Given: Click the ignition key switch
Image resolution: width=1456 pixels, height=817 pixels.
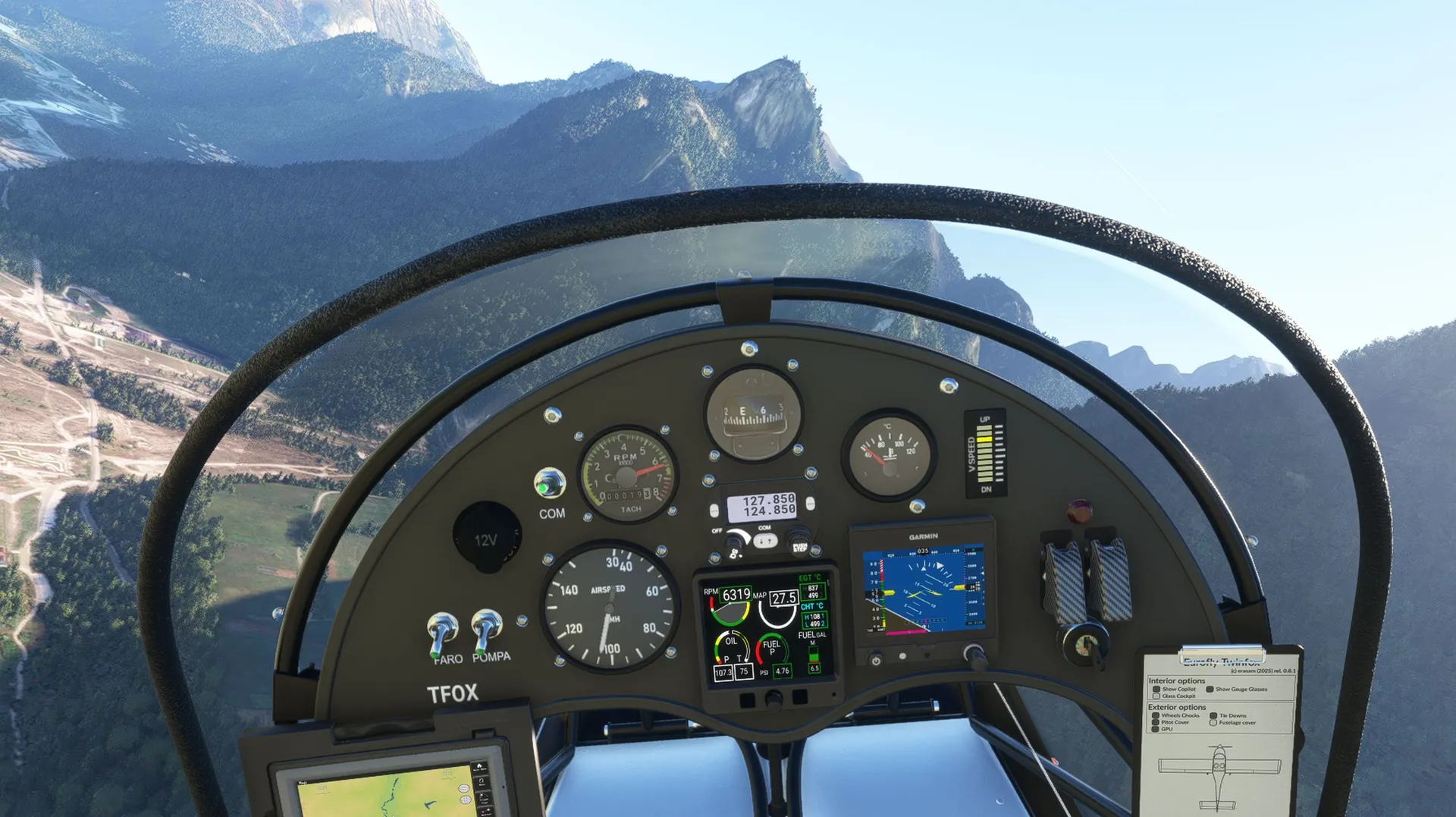Looking at the screenshot, I should tap(1086, 646).
